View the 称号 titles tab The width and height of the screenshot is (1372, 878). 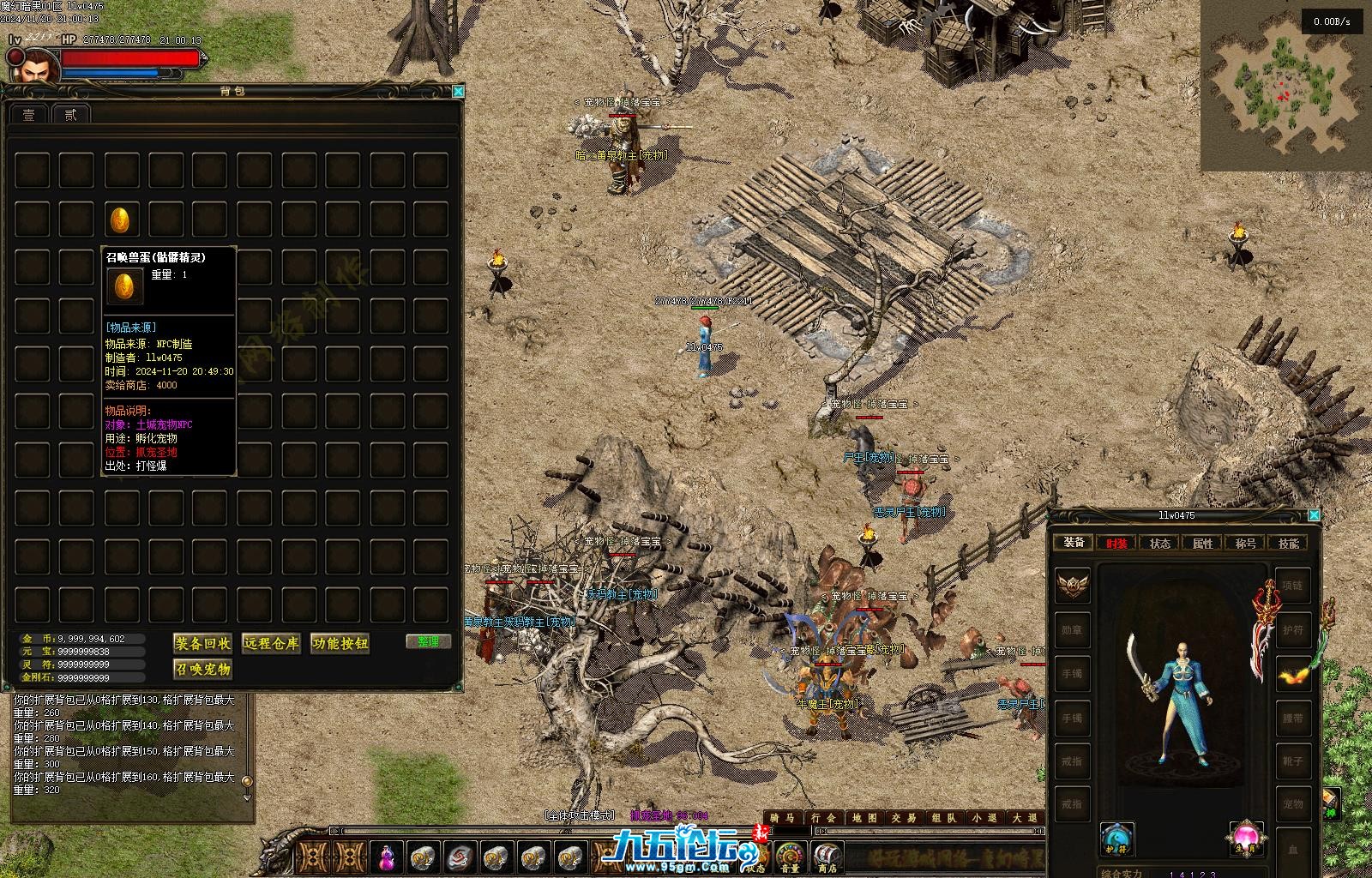pyautogui.click(x=1245, y=543)
